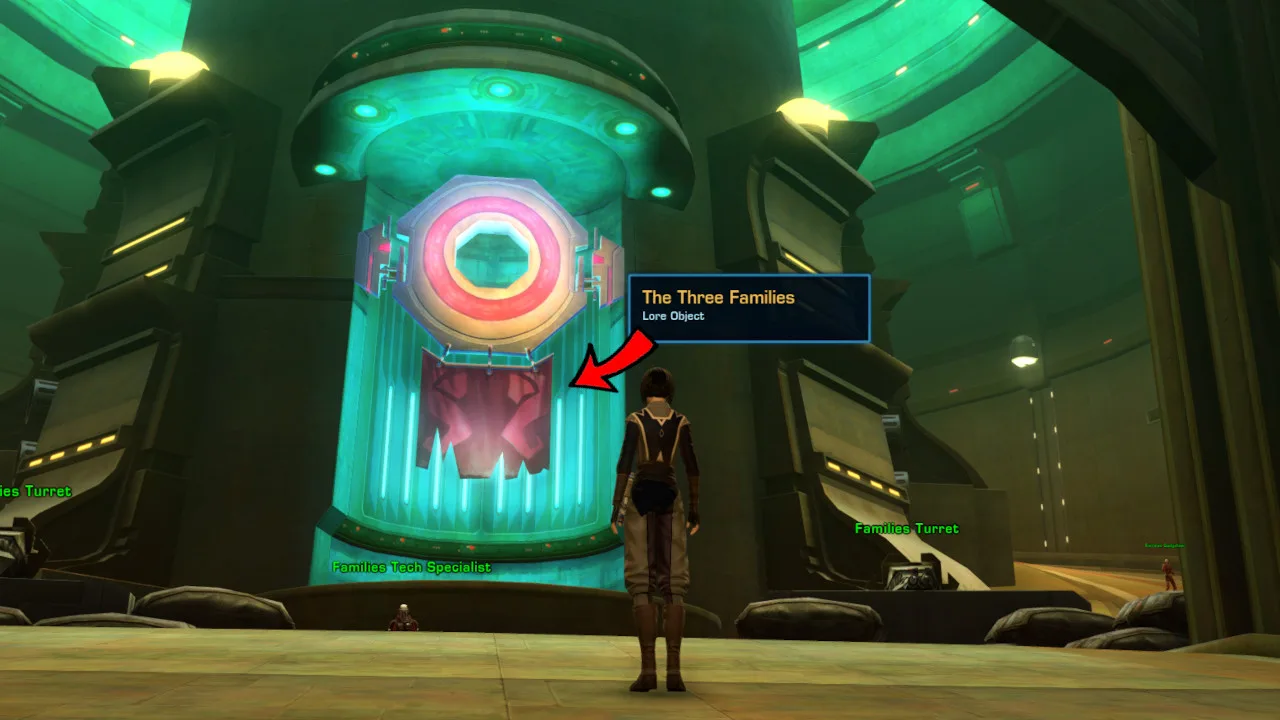Select the Families Tech Specialist NPC

point(405,618)
